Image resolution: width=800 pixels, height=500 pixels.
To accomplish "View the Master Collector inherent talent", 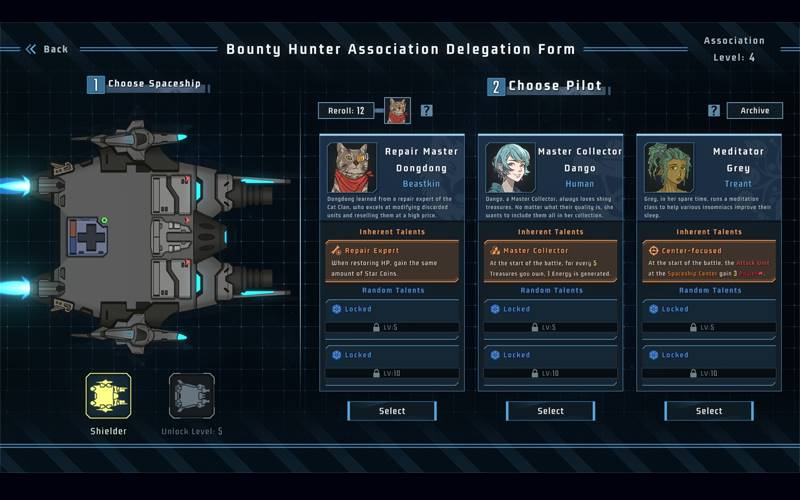I will coord(550,260).
